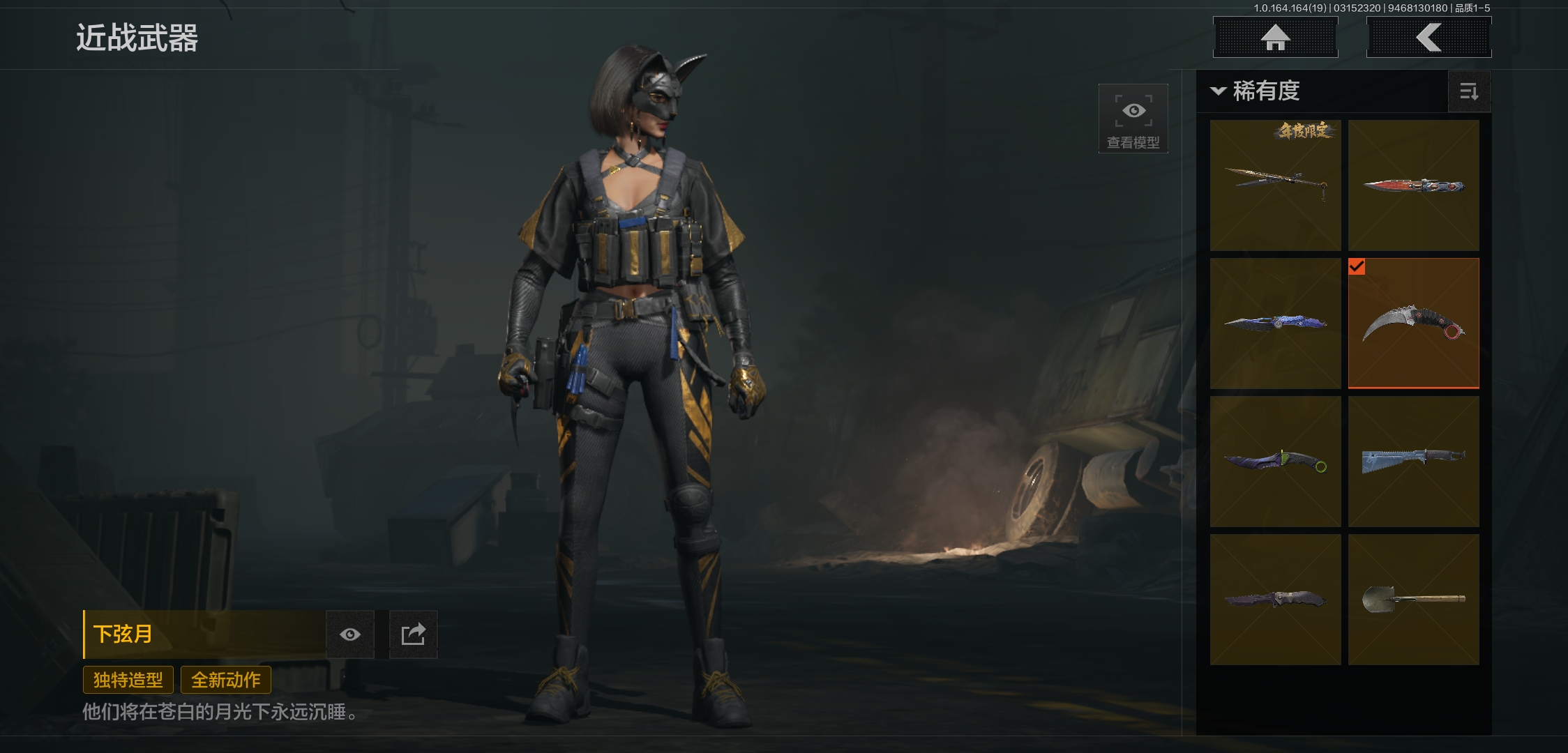The width and height of the screenshot is (1568, 753).
Task: Open the 稀有度 rarity filter dropdown
Action: 1256,91
